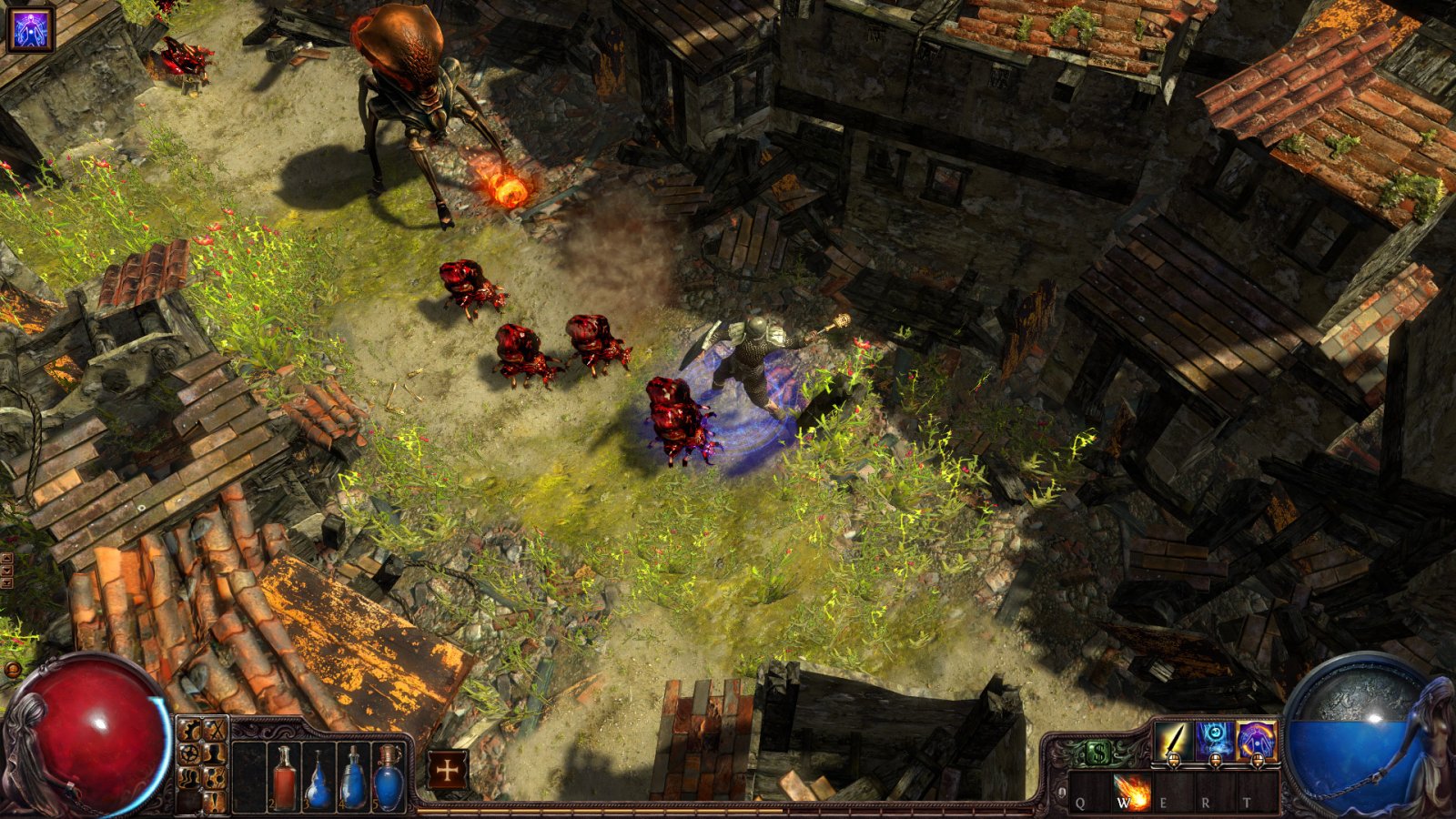Viewport: 1456px width, 819px height.
Task: Click the blue orb spell skill icon
Action: pos(1214,739)
